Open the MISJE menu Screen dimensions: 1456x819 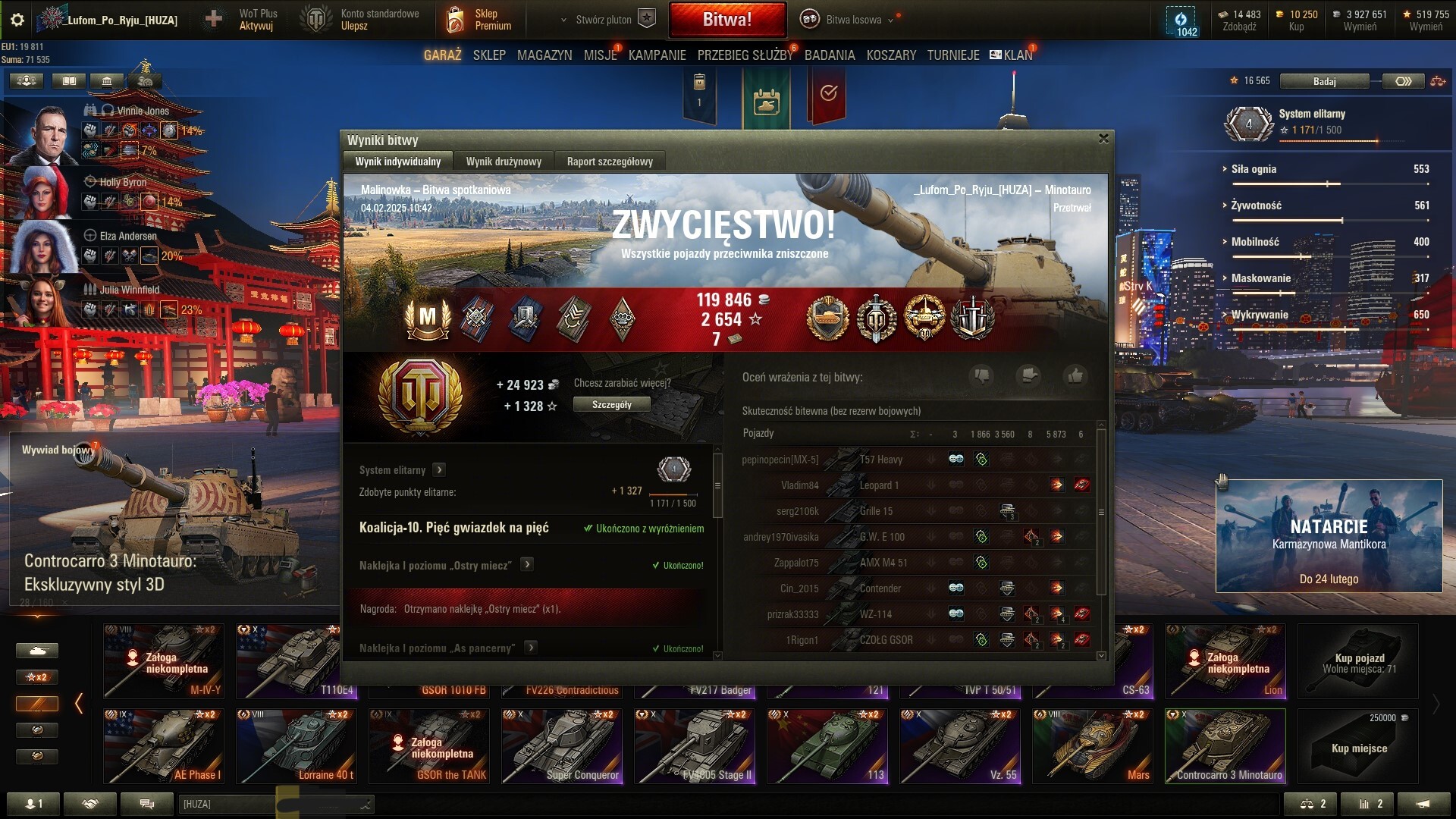pyautogui.click(x=600, y=55)
